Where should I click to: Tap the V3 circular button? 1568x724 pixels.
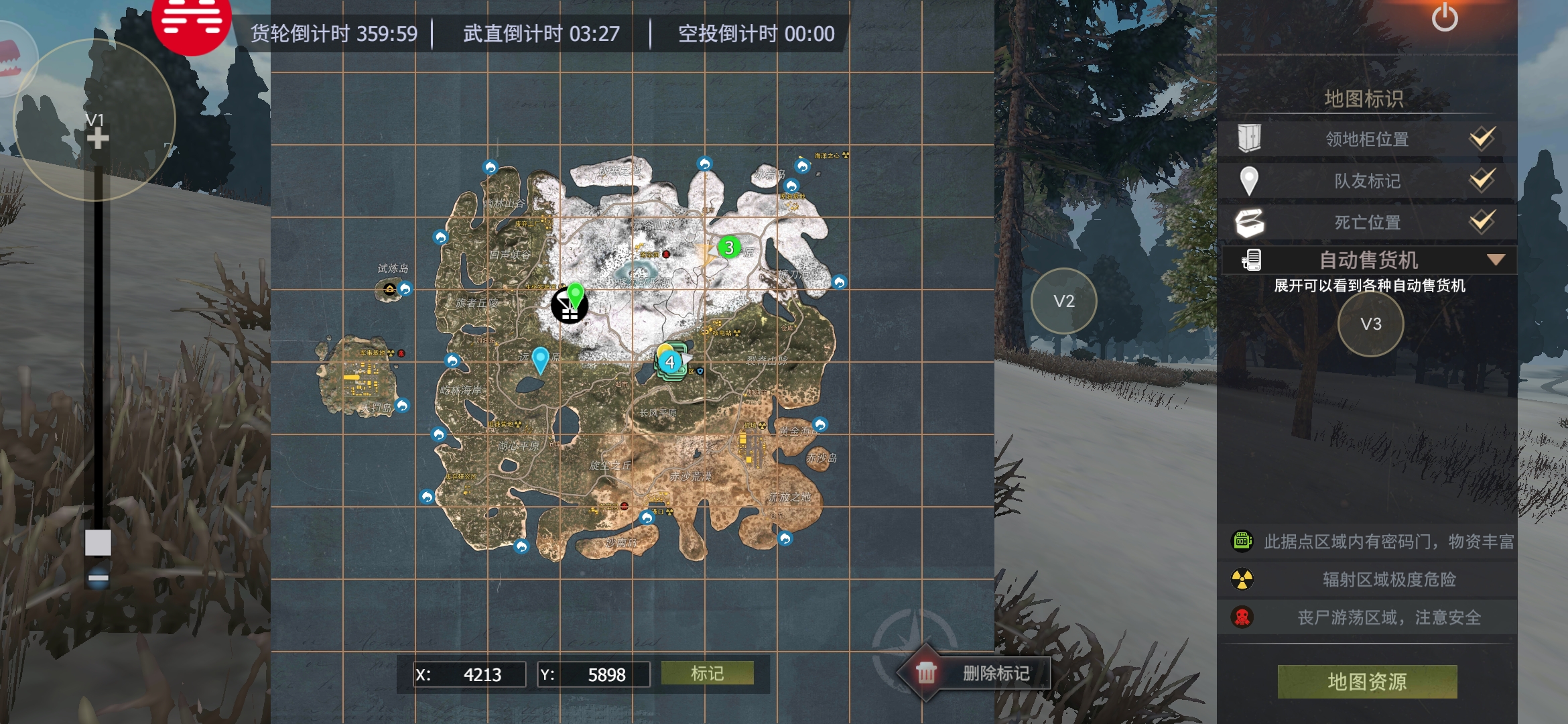pos(1370,324)
